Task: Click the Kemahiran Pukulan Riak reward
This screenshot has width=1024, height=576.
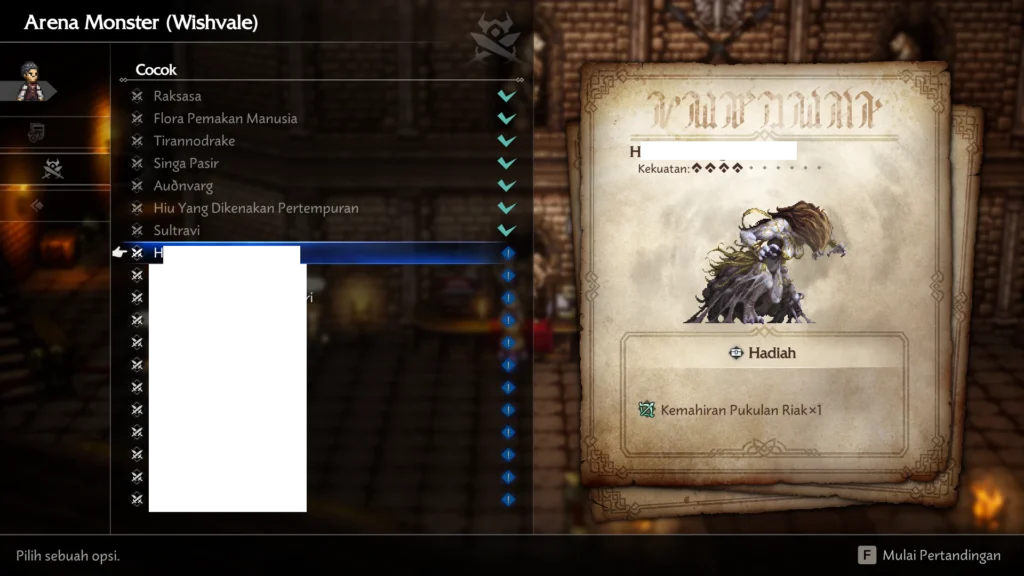Action: coord(740,410)
